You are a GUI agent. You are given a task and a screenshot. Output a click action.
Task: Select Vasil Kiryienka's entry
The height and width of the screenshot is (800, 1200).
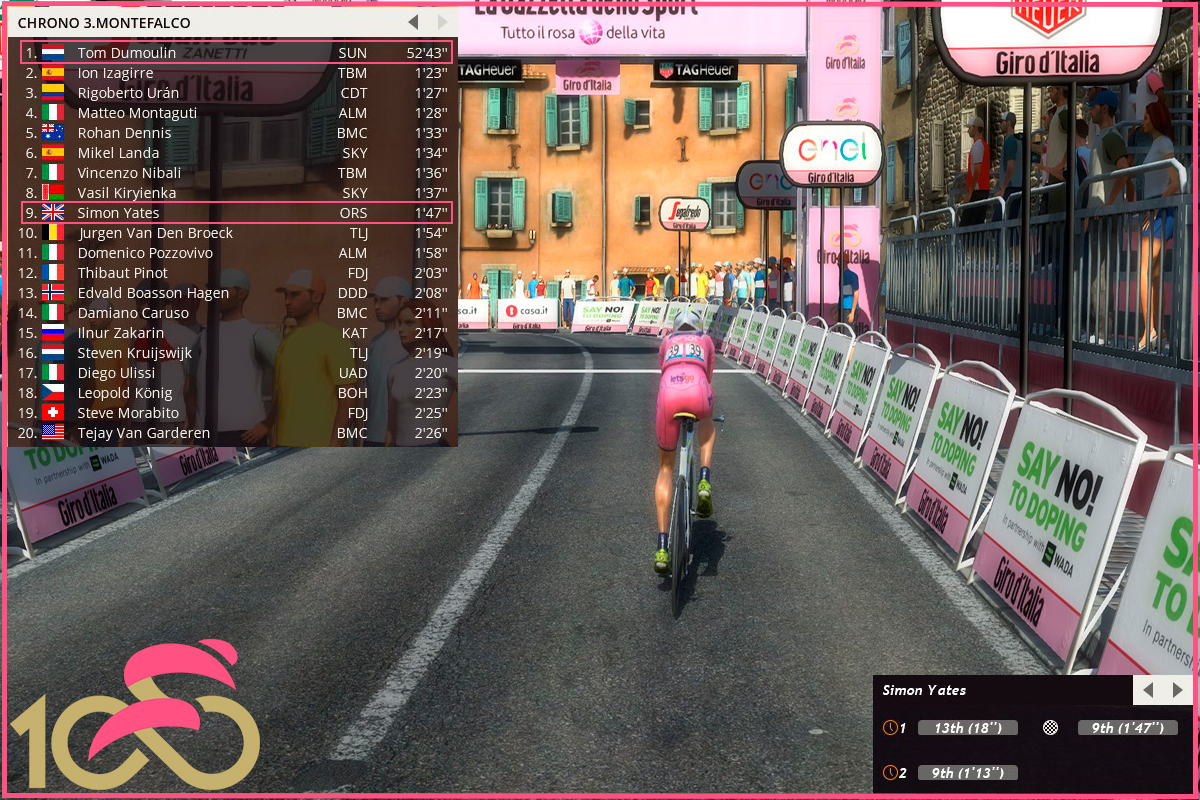click(x=236, y=193)
